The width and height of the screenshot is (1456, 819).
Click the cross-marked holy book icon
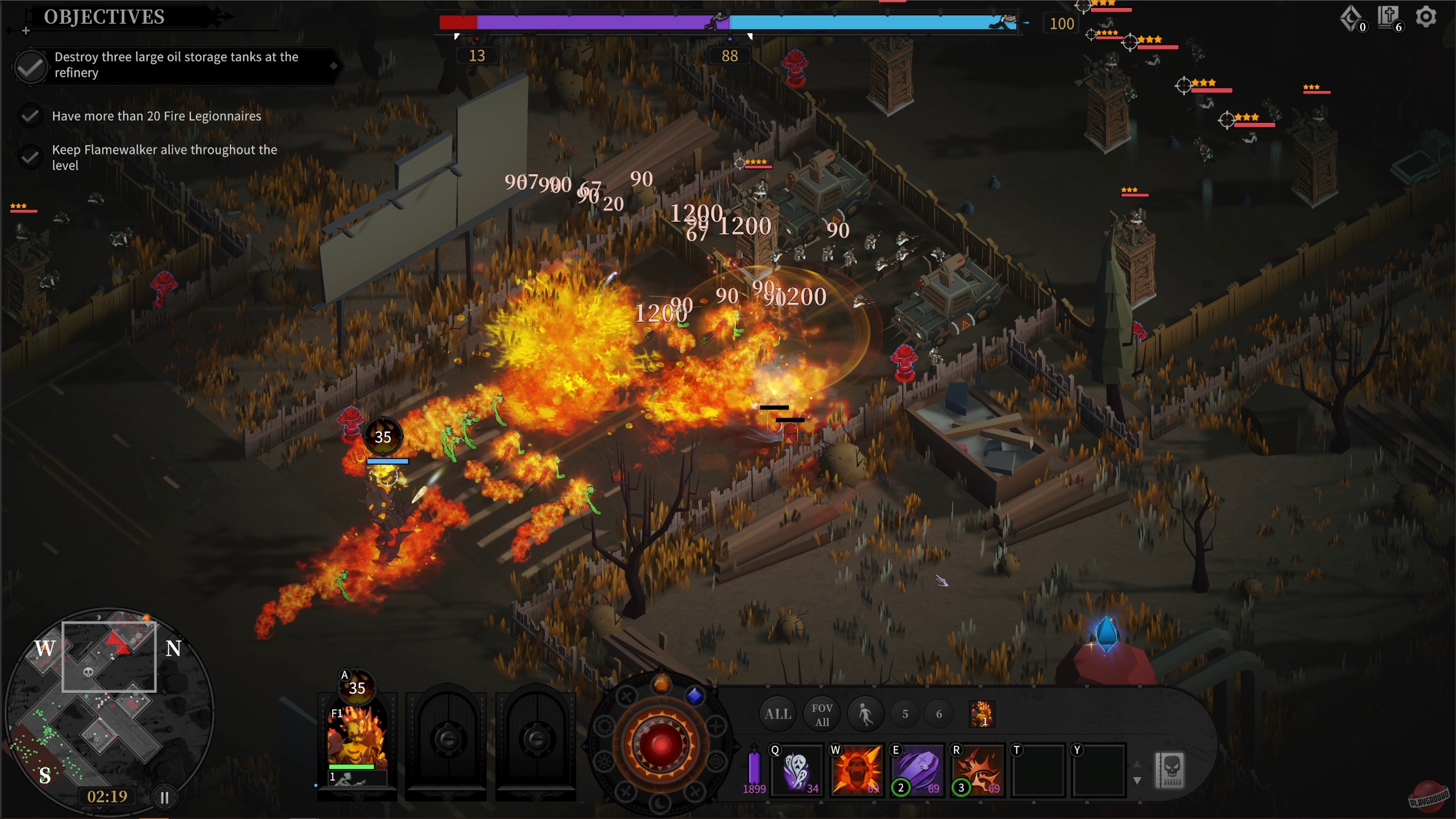1388,15
